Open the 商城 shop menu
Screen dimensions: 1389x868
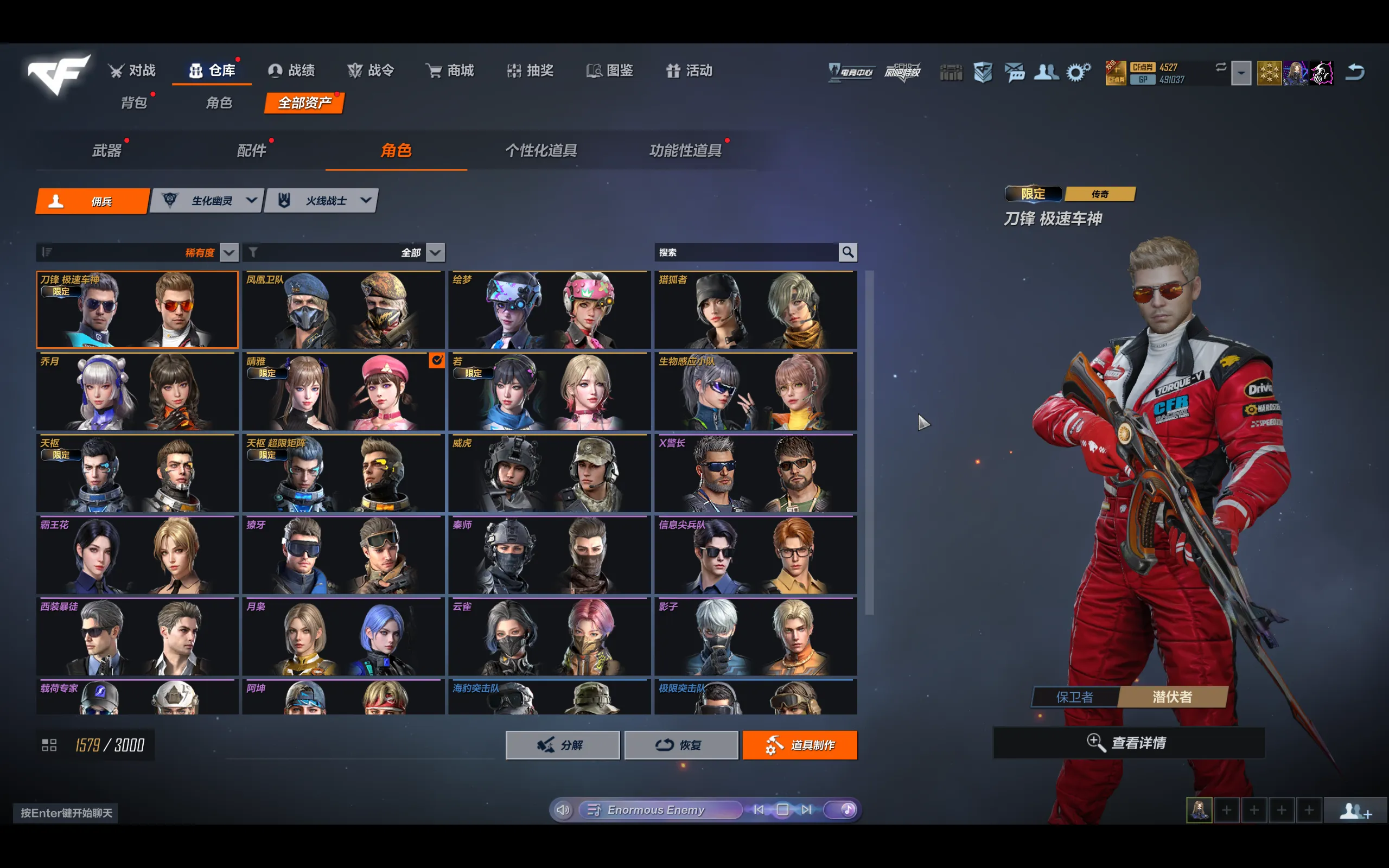click(450, 71)
